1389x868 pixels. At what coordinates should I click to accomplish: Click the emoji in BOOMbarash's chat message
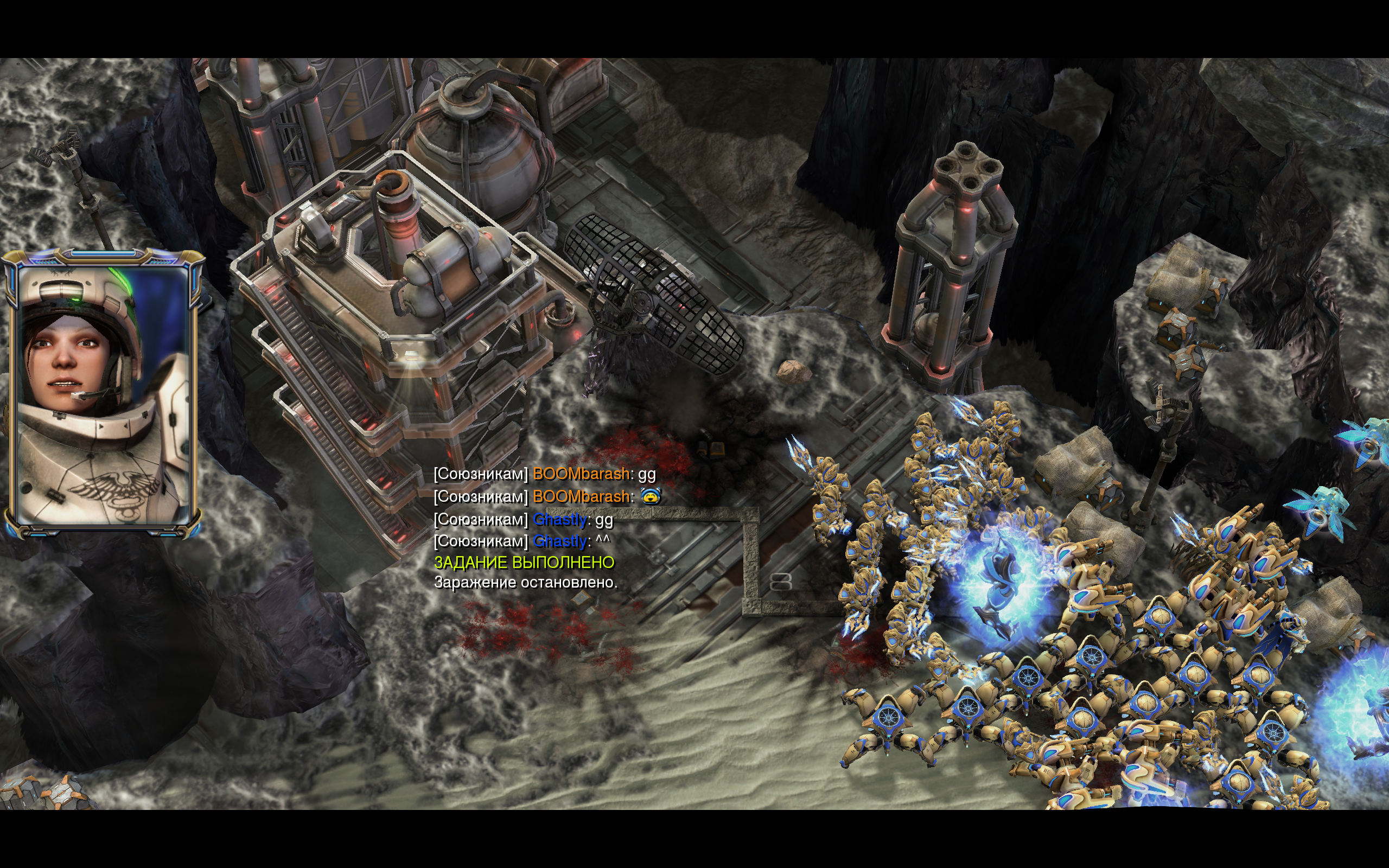(651, 496)
